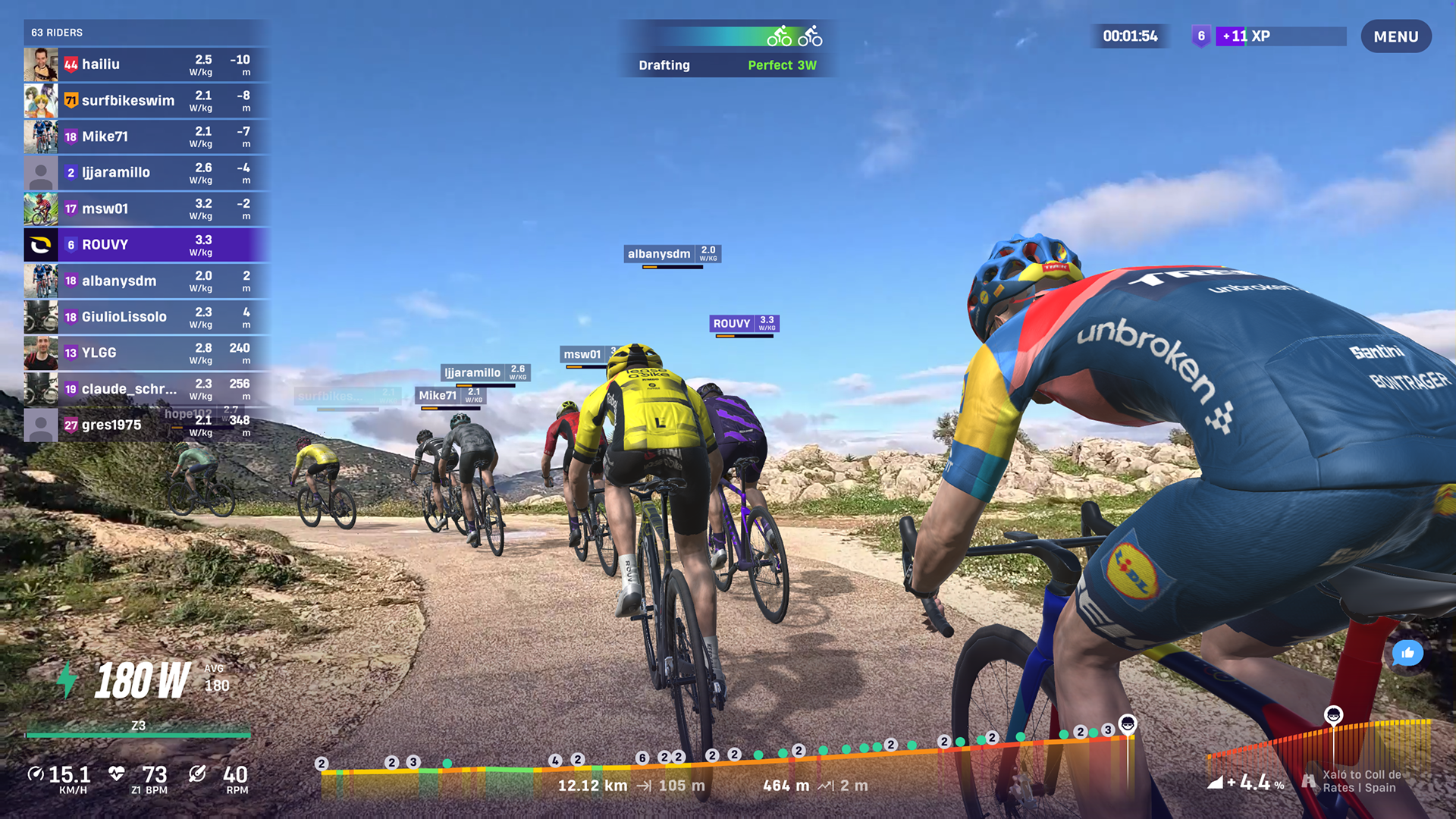Click the cadence icon next to RPM
1456x819 pixels.
tap(196, 773)
